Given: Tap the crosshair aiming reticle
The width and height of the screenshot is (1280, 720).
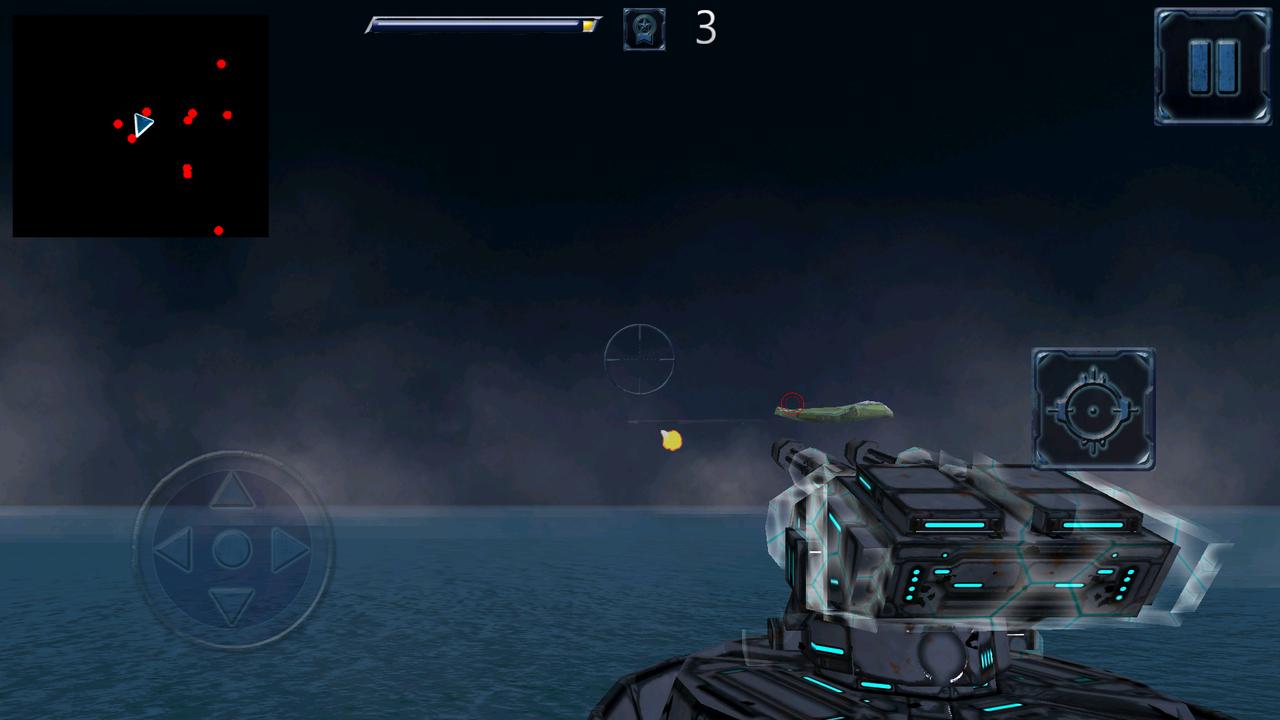Looking at the screenshot, I should (640, 358).
